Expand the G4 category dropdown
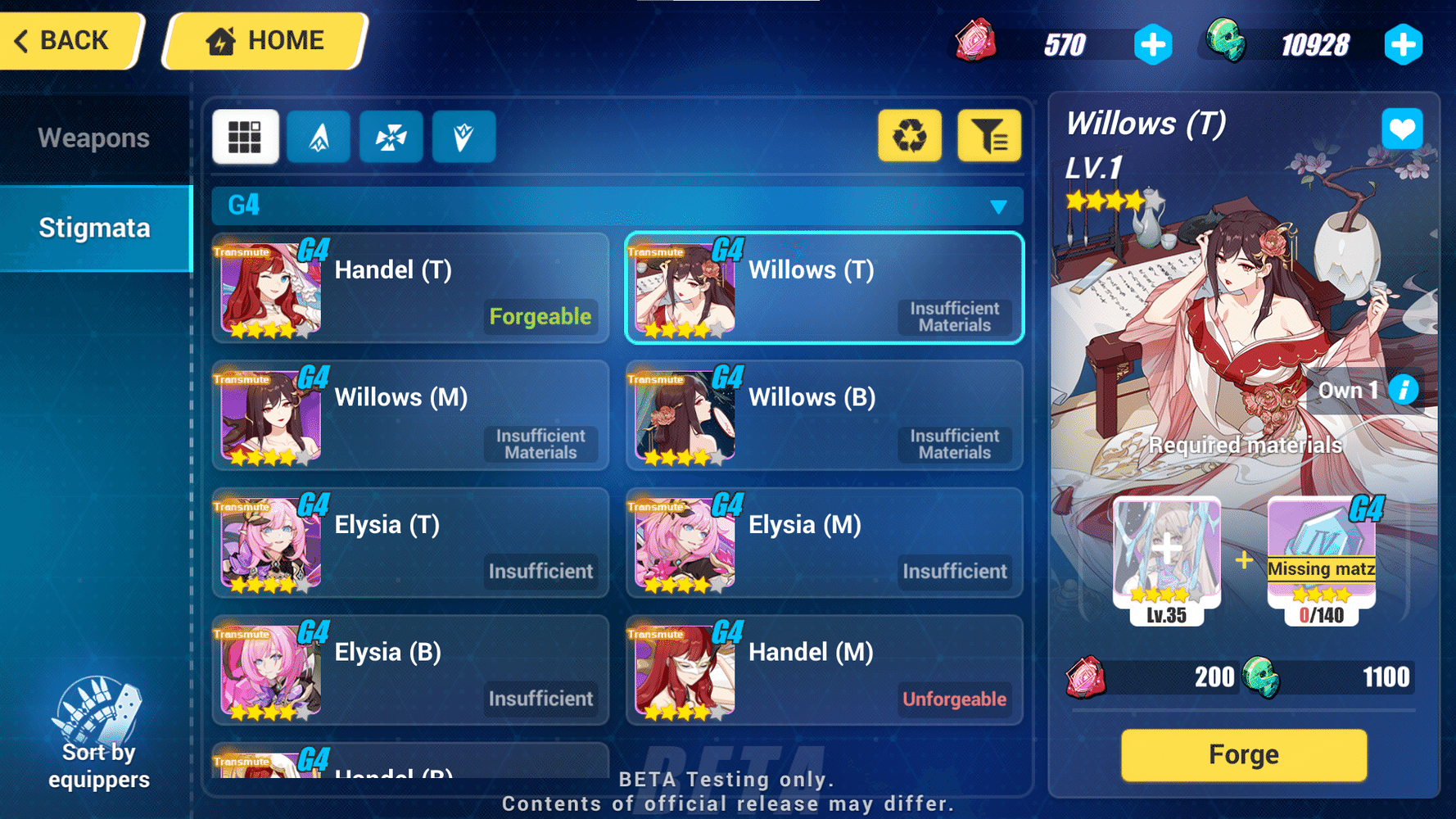The image size is (1456, 819). [x=998, y=206]
